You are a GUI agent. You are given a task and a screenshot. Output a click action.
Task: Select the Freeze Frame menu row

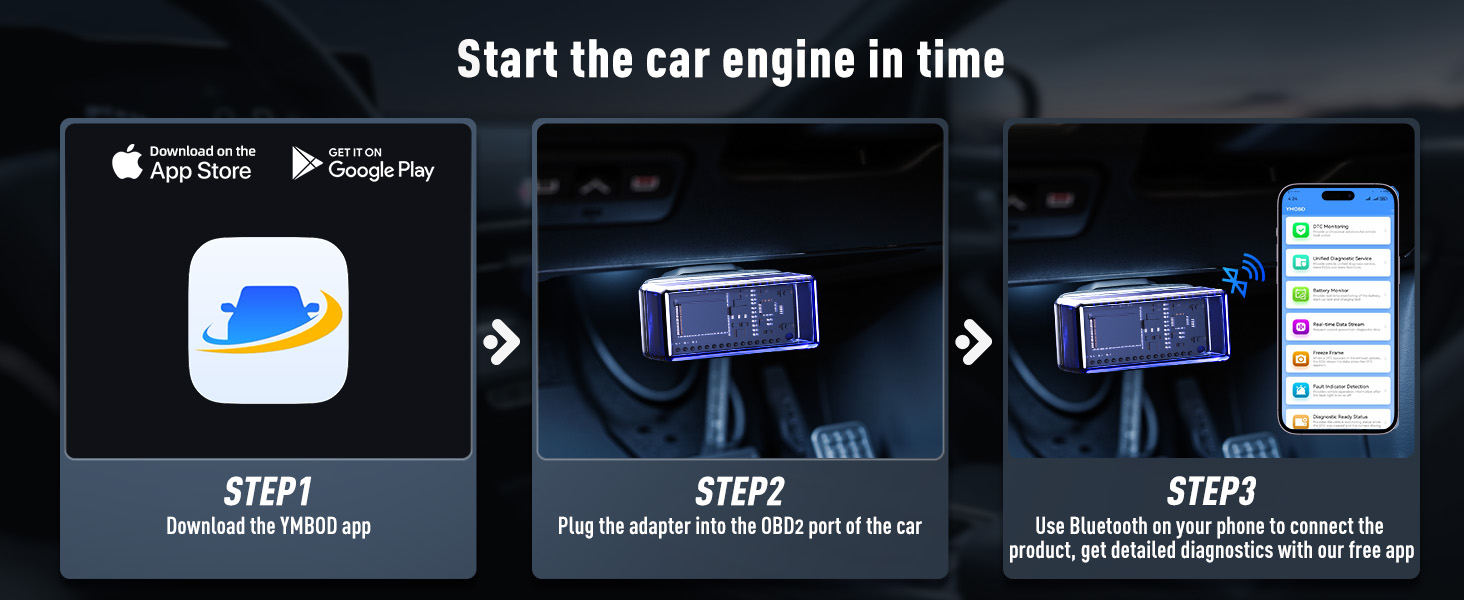coord(1338,357)
